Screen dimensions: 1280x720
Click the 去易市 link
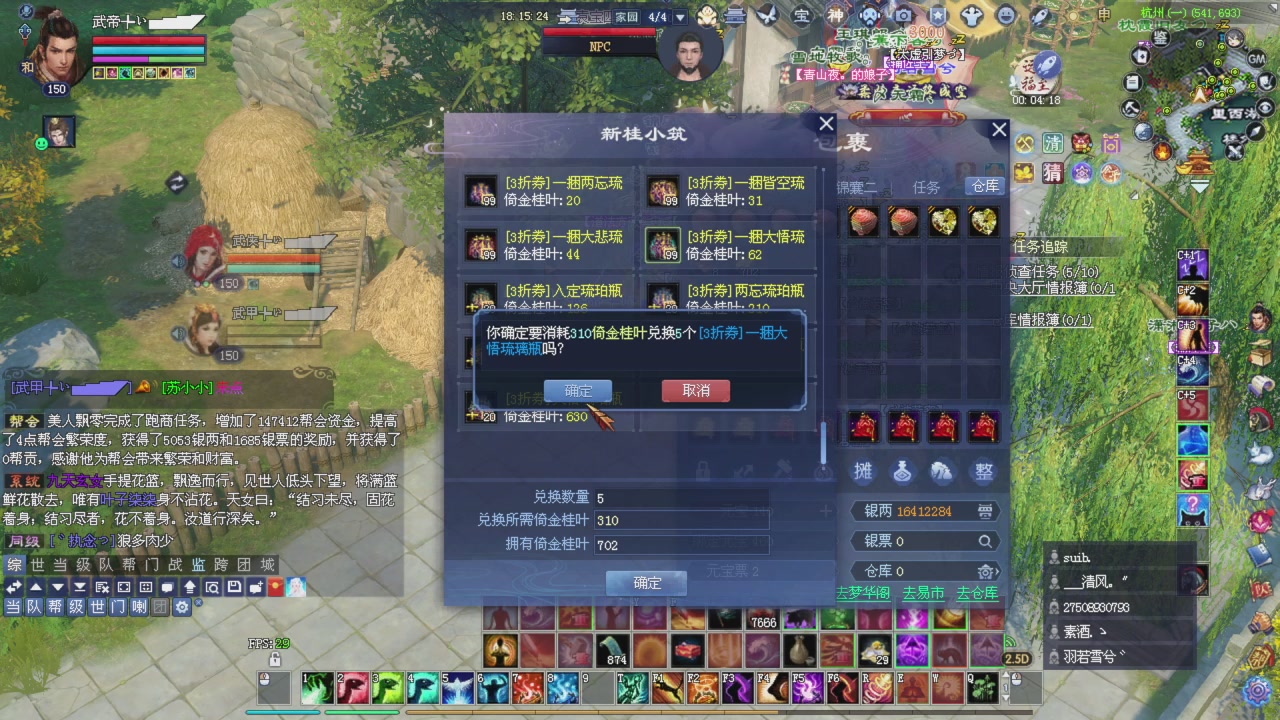(924, 592)
